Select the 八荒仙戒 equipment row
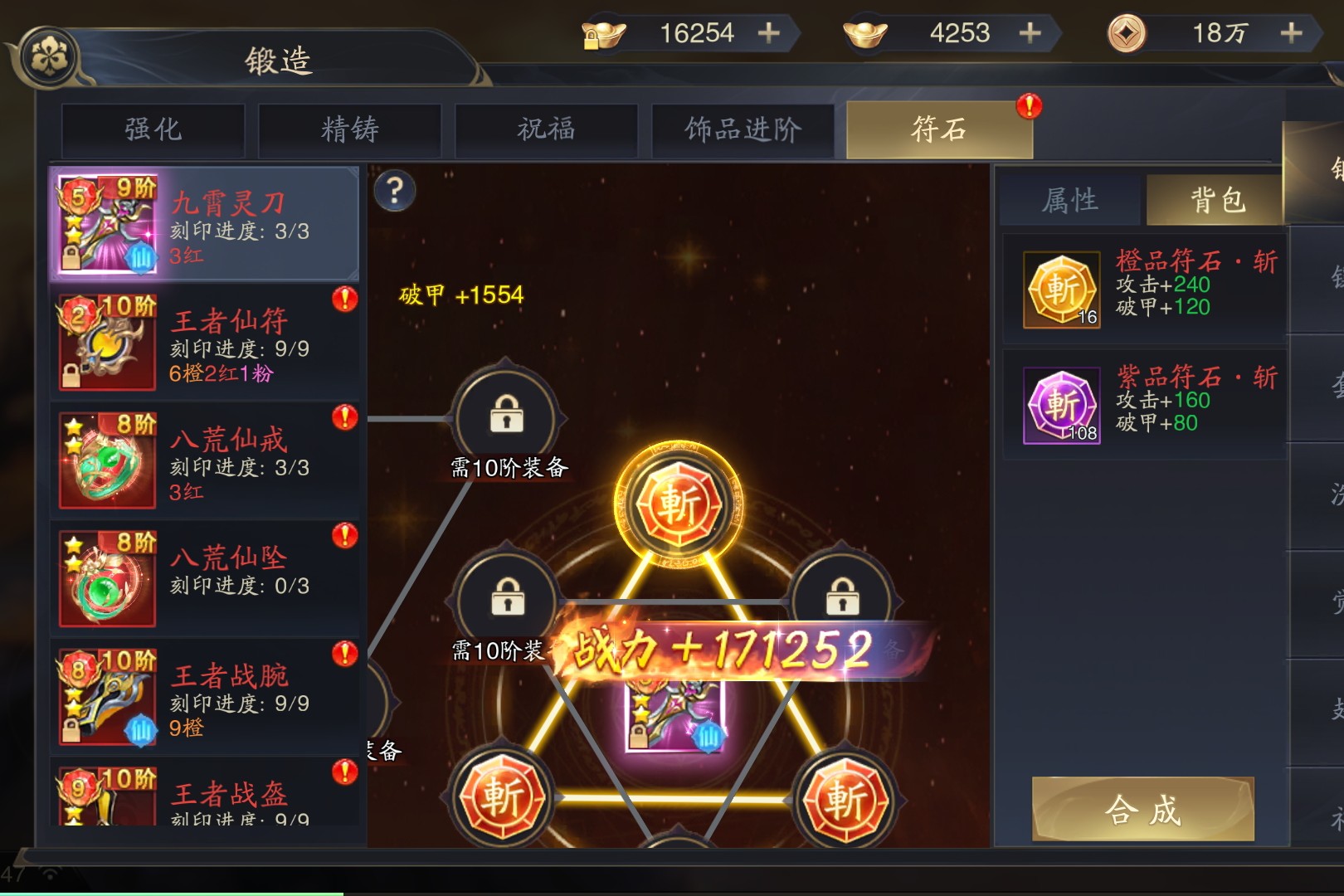Image resolution: width=1344 pixels, height=896 pixels. (x=206, y=460)
